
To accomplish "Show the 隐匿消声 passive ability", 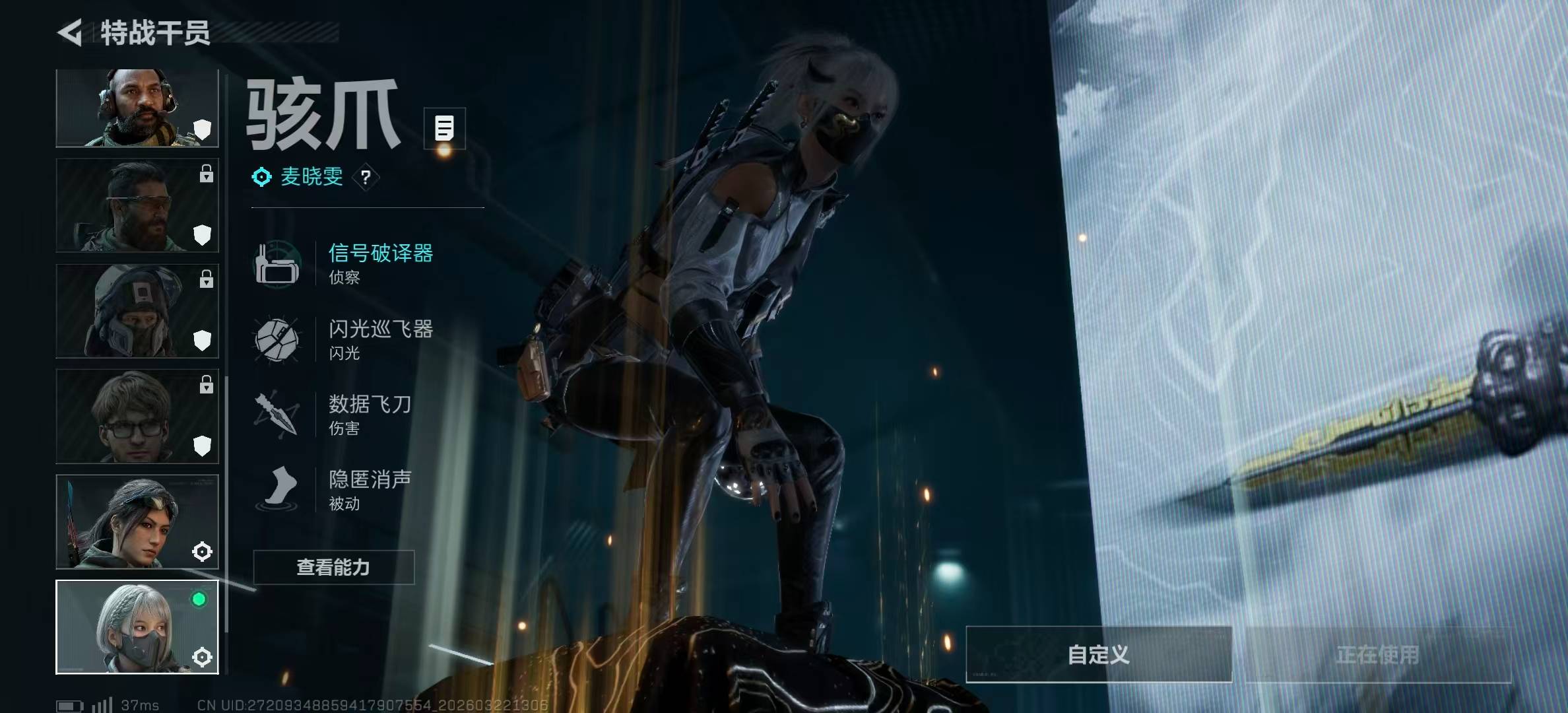I will 370,489.
